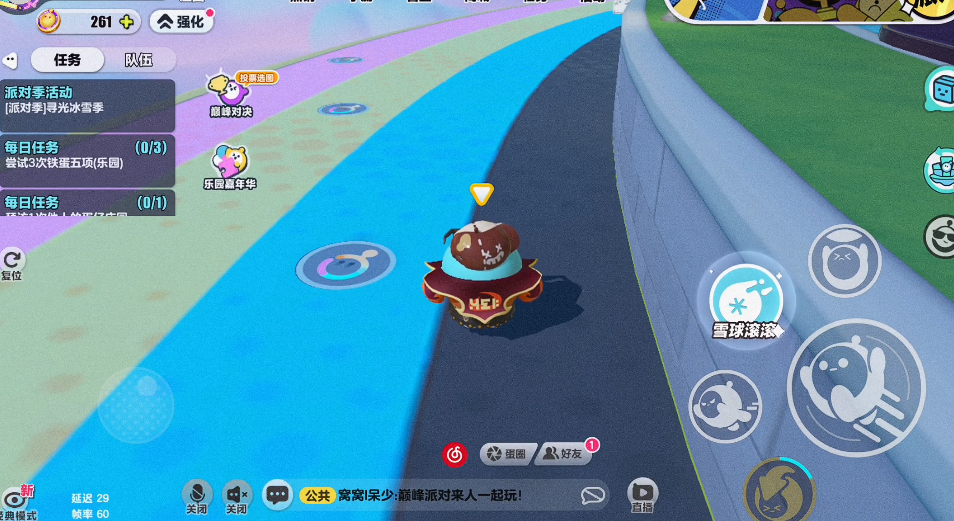
Task: Open the 蛋圈 community button
Action: 505,454
